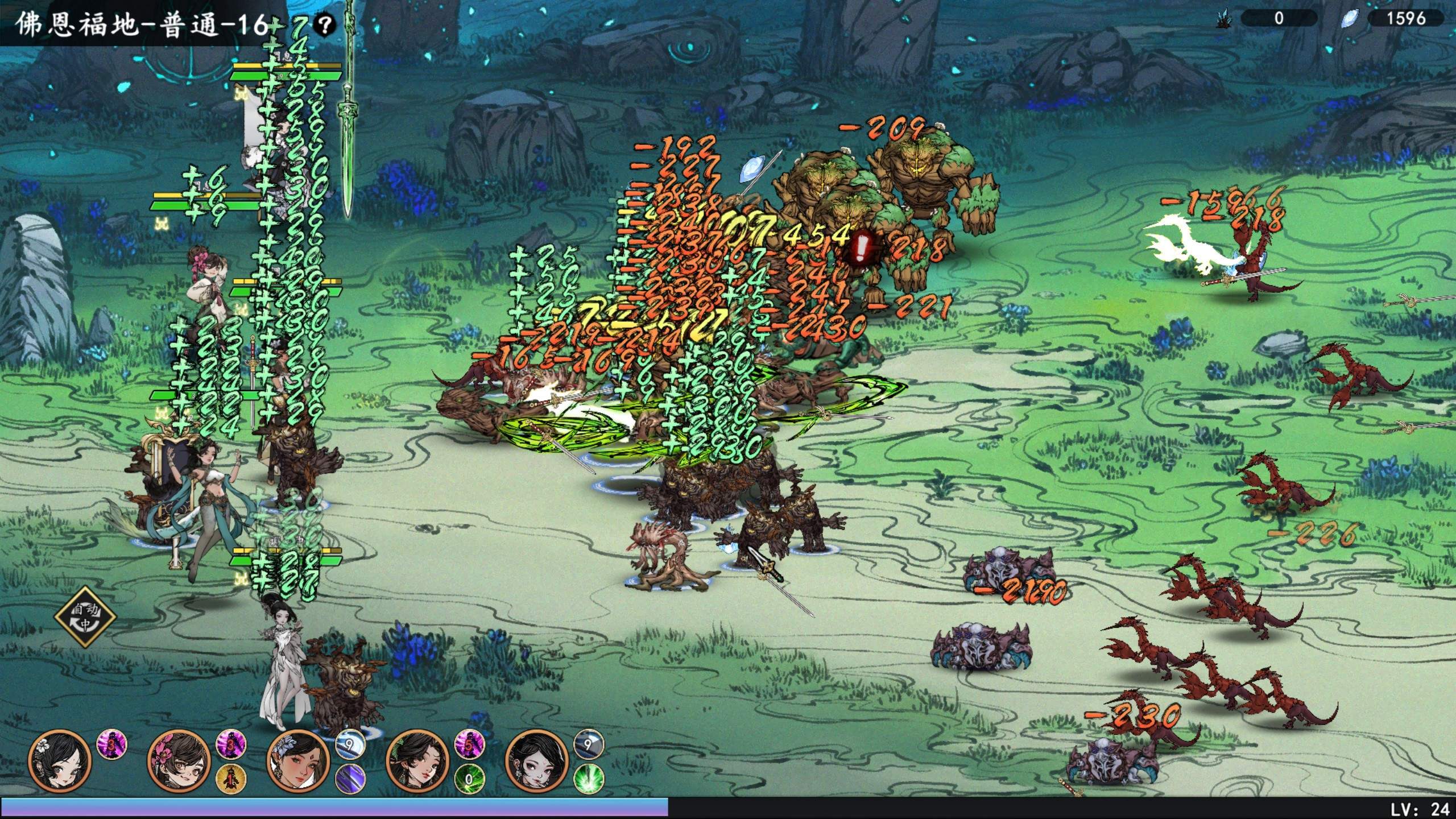
Task: Select the heroine portrait with blue hair flower
Action: 298,762
